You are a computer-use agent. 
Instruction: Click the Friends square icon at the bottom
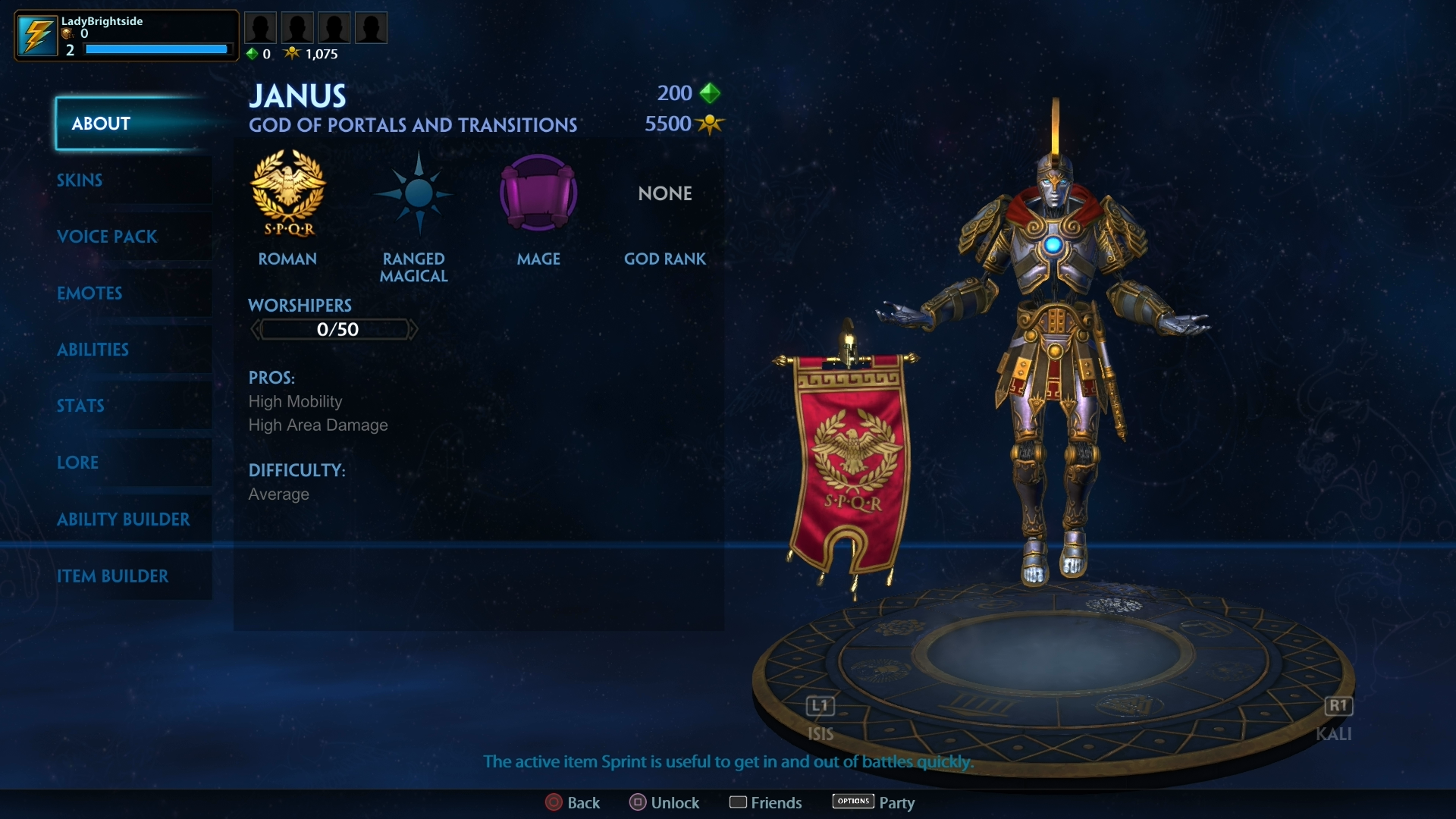[x=739, y=802]
